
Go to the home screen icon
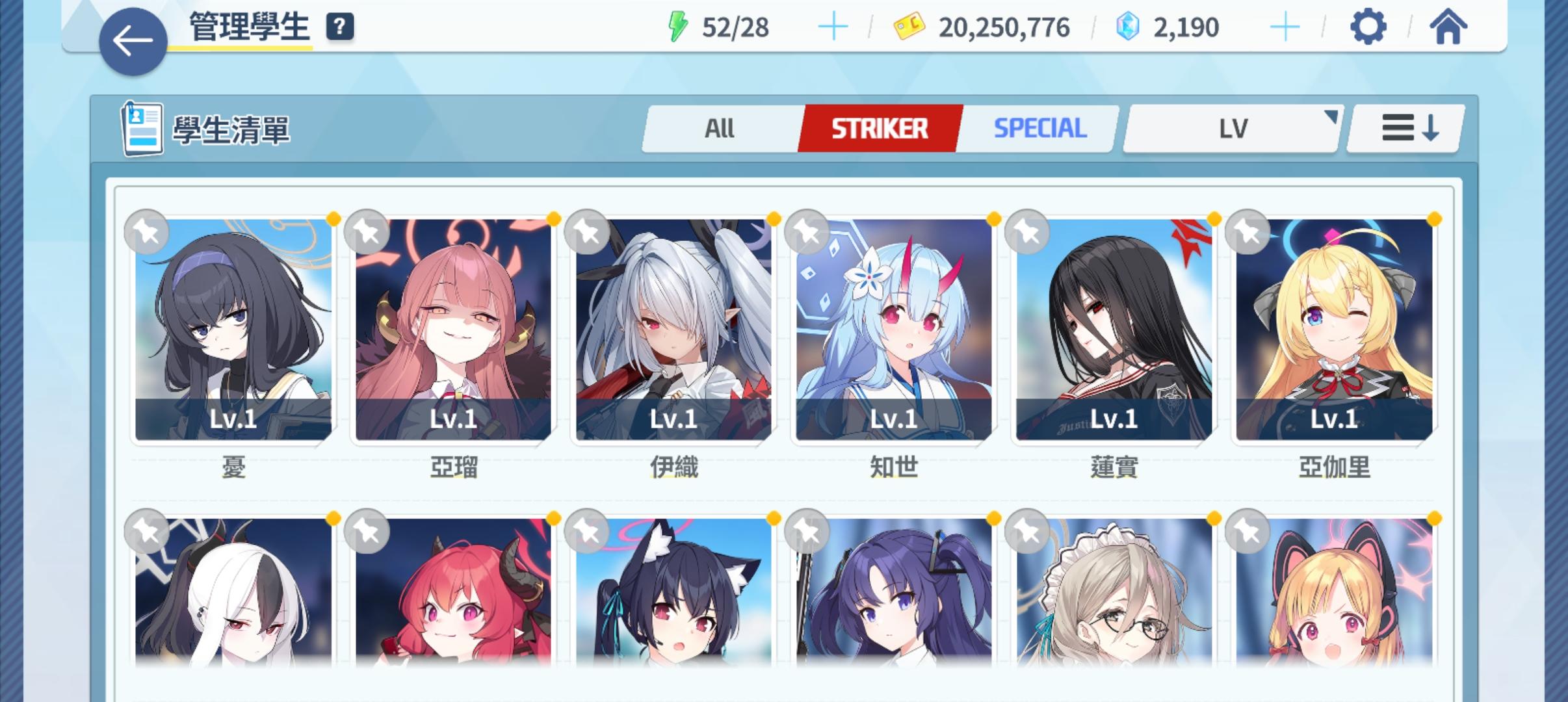[x=1452, y=27]
